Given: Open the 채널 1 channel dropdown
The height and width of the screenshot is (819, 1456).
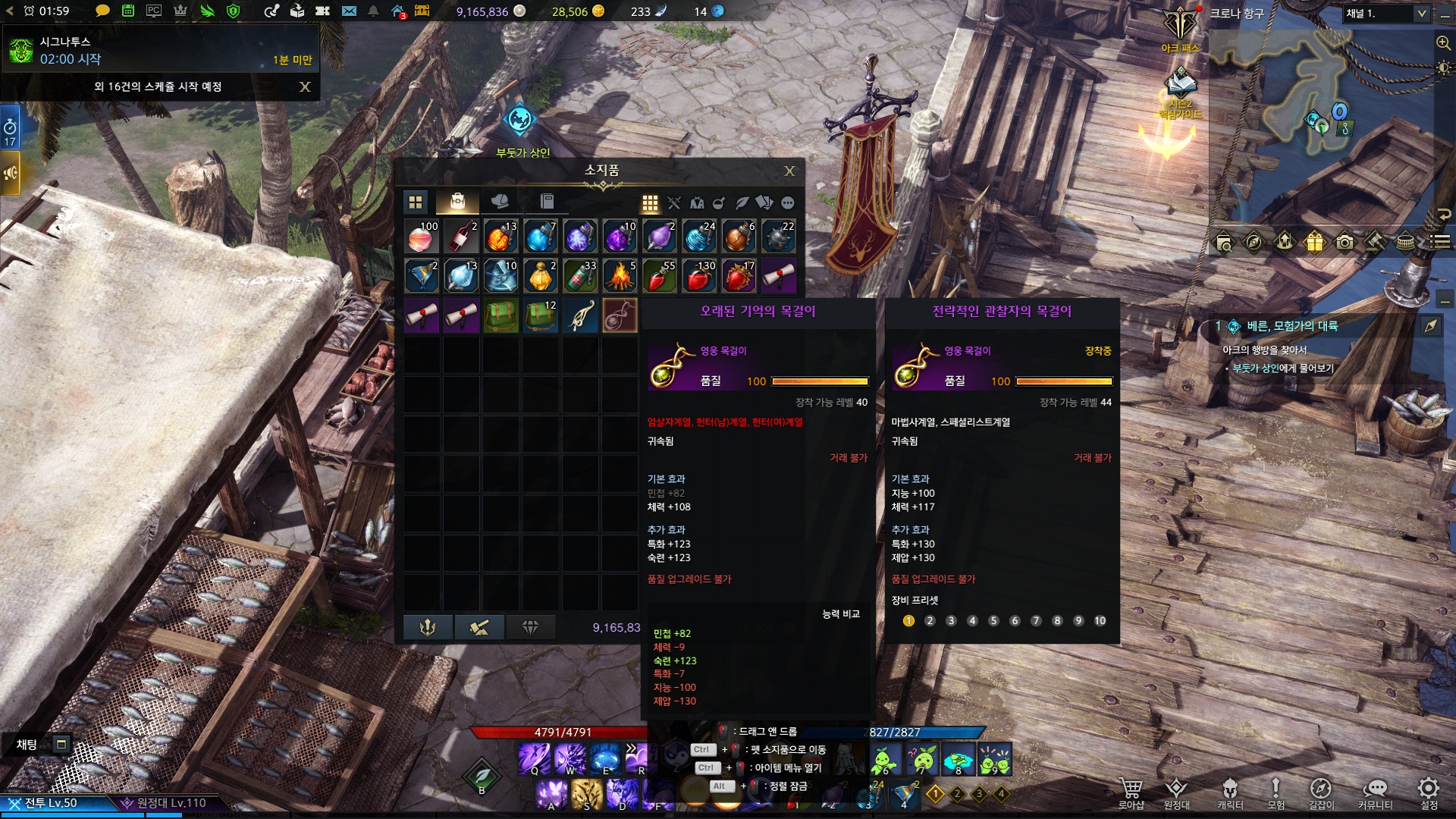Looking at the screenshot, I should pyautogui.click(x=1386, y=14).
